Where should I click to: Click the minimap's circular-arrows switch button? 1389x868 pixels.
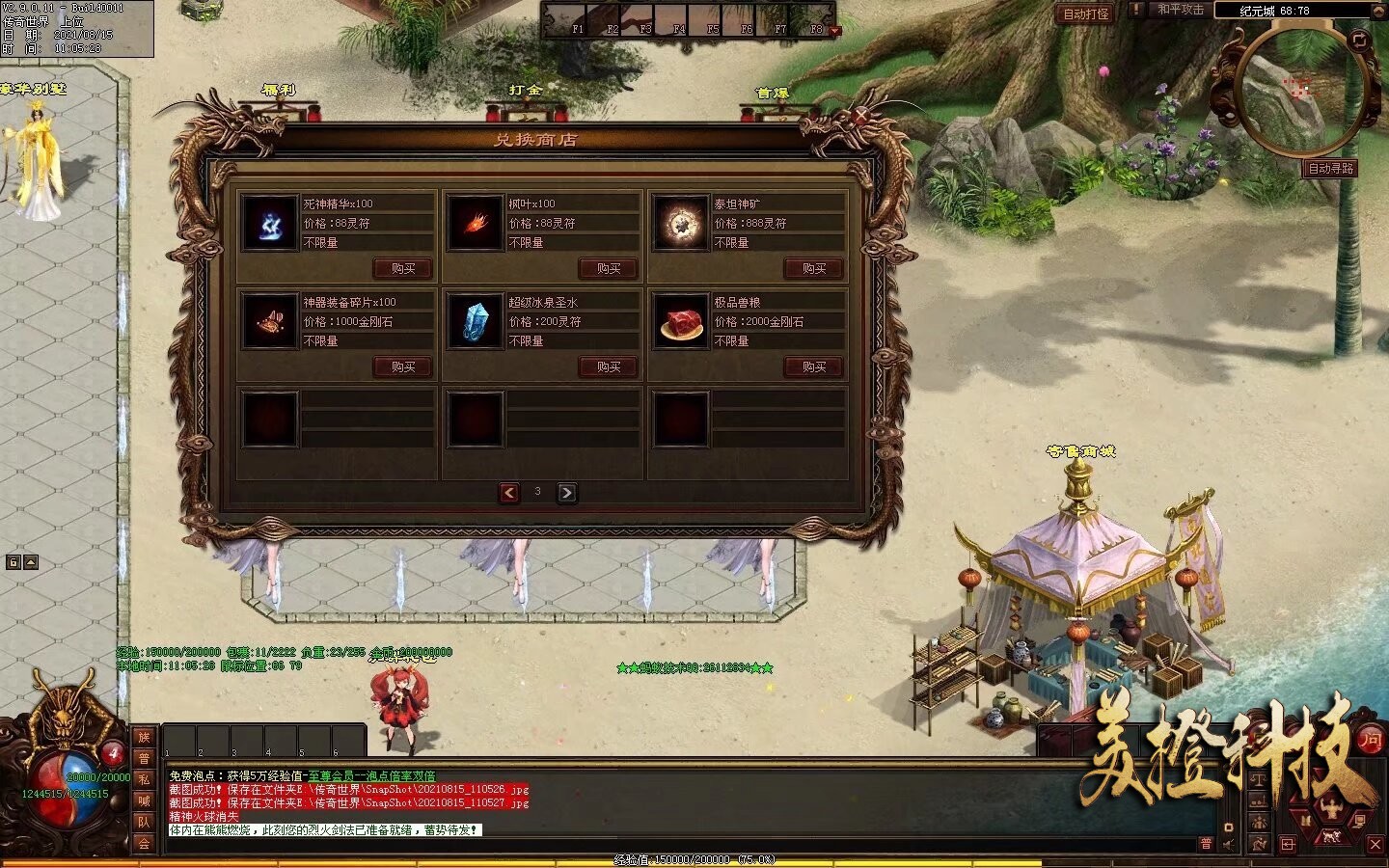click(1359, 40)
